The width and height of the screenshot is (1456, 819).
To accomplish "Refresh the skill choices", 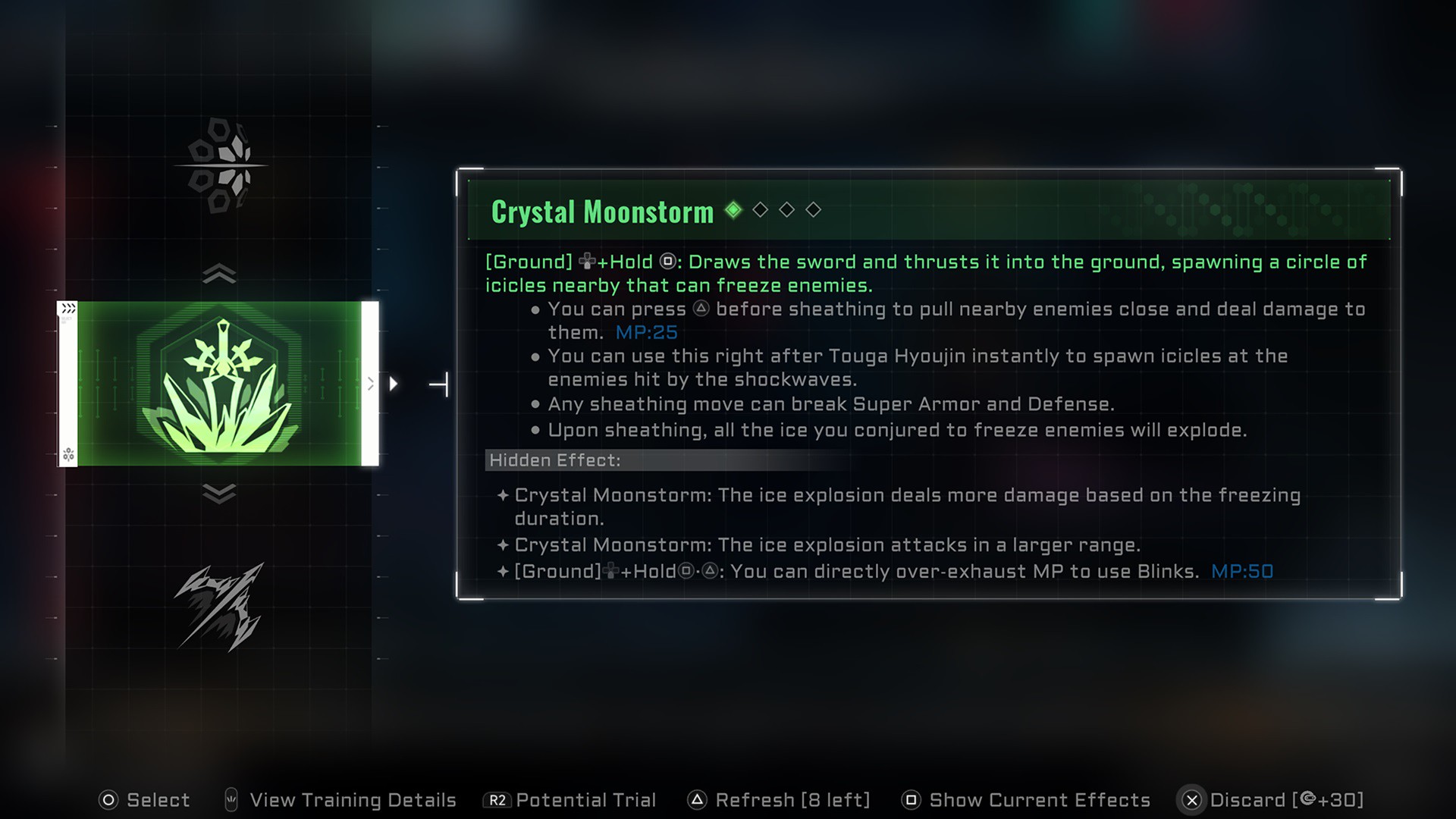I will 778,800.
